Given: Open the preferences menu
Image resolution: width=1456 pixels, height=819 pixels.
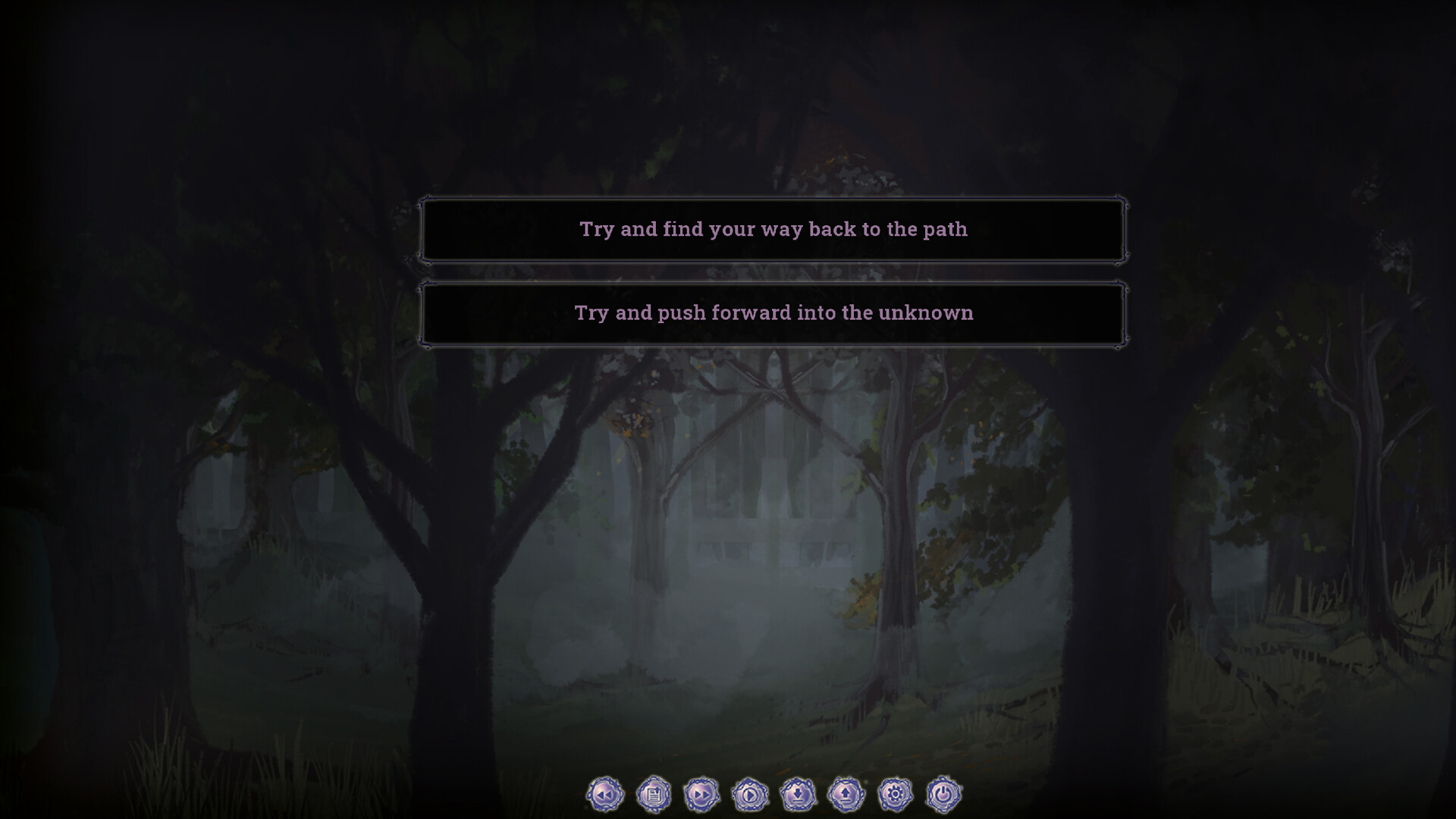Looking at the screenshot, I should click(896, 794).
